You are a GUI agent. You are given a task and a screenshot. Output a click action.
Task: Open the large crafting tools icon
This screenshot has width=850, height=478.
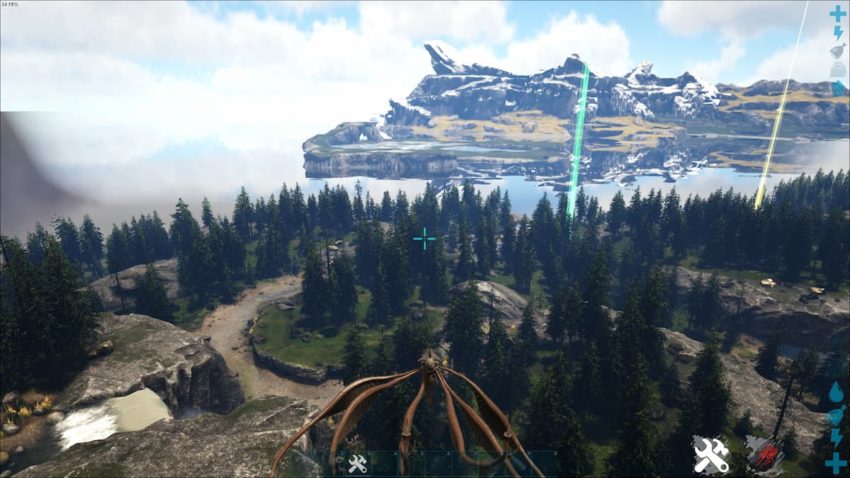[x=711, y=455]
